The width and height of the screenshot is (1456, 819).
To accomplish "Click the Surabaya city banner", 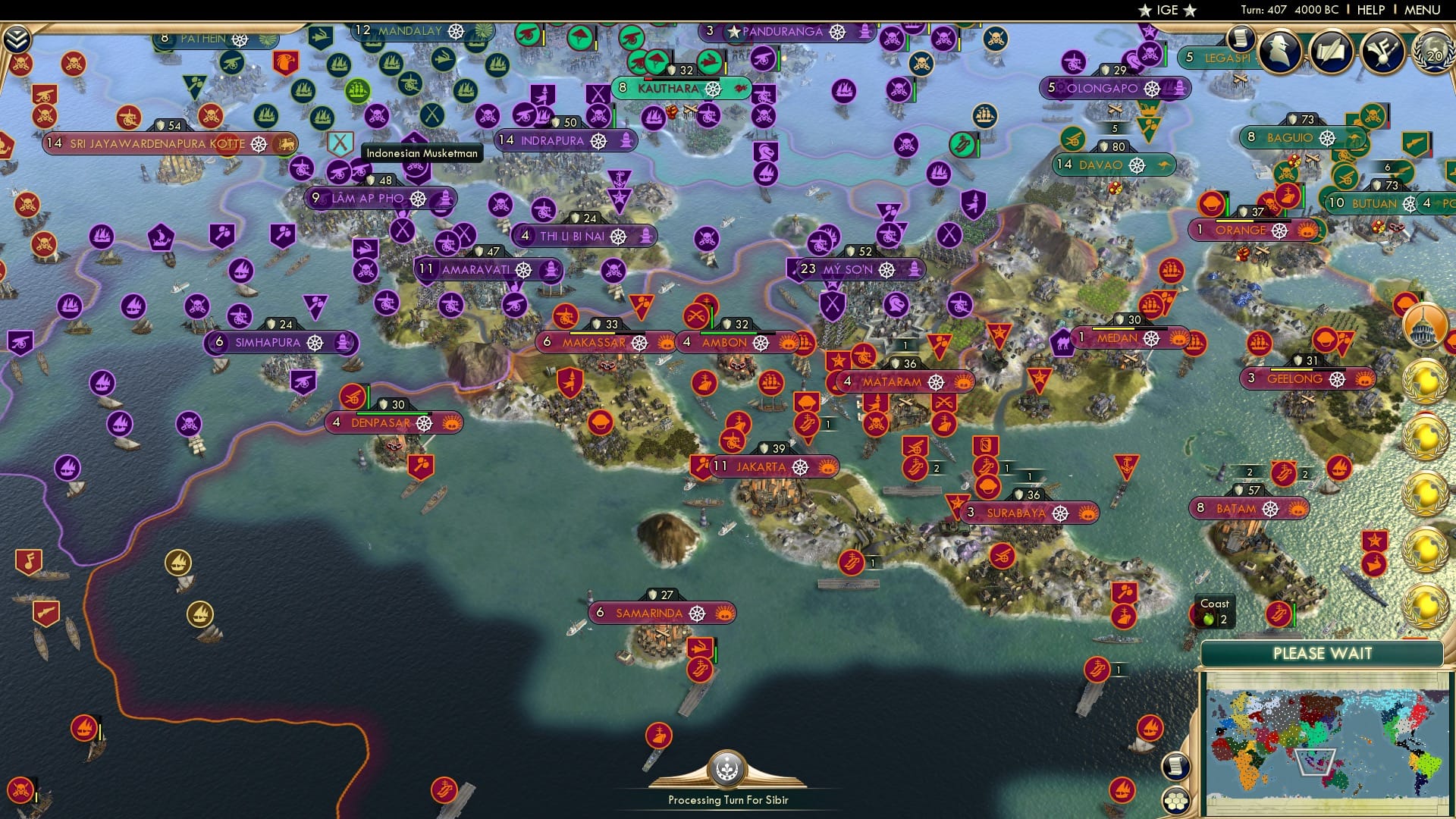I will click(x=1020, y=512).
